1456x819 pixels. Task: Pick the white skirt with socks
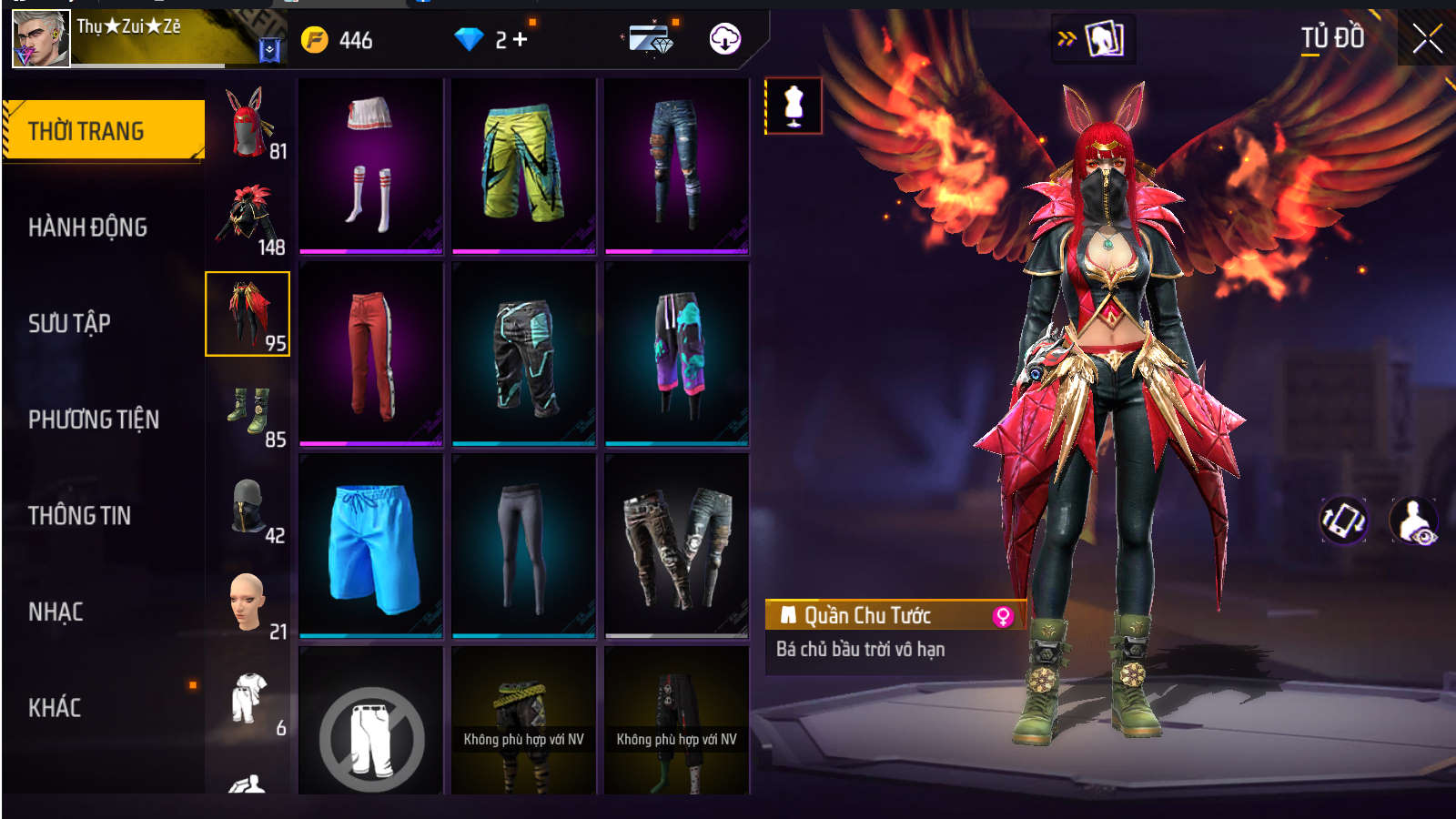click(371, 165)
